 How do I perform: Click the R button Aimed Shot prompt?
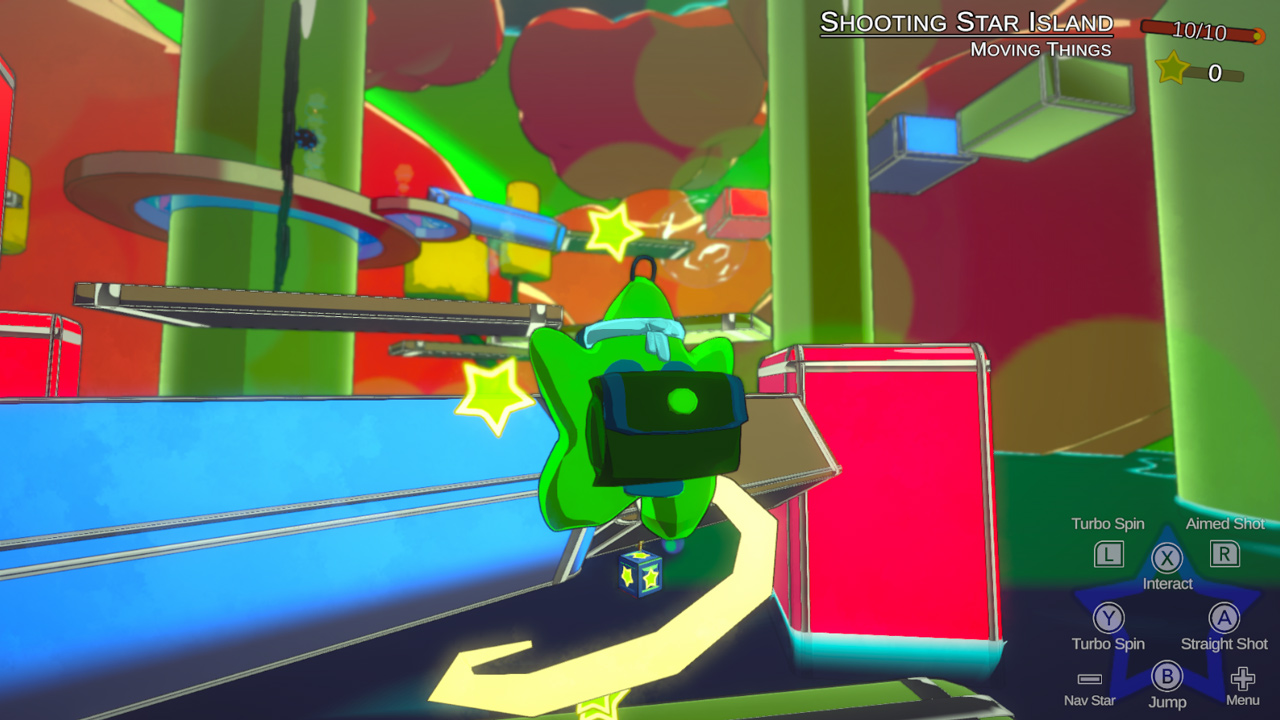[1224, 555]
